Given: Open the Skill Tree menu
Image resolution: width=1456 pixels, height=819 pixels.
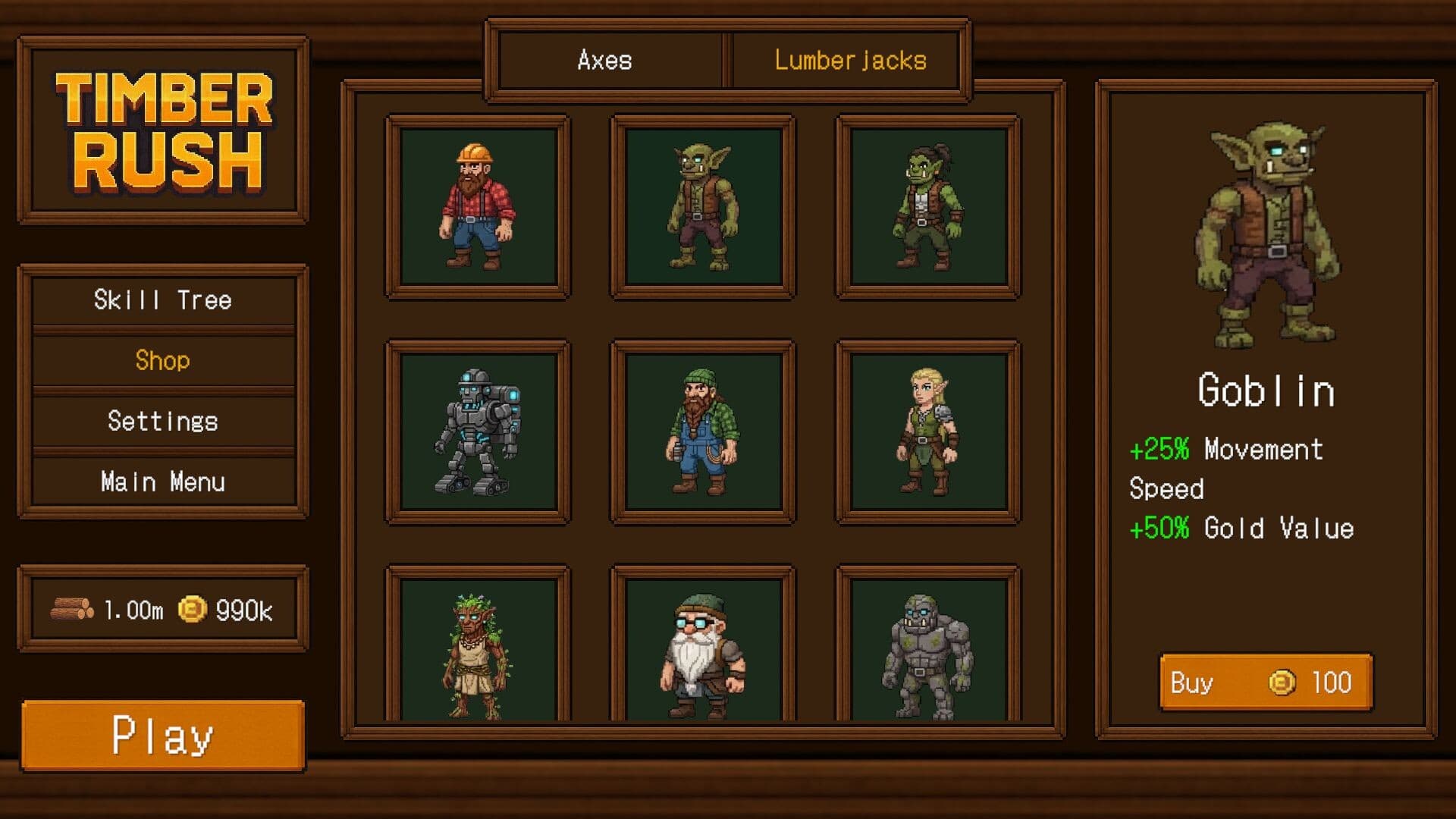Looking at the screenshot, I should click(163, 300).
